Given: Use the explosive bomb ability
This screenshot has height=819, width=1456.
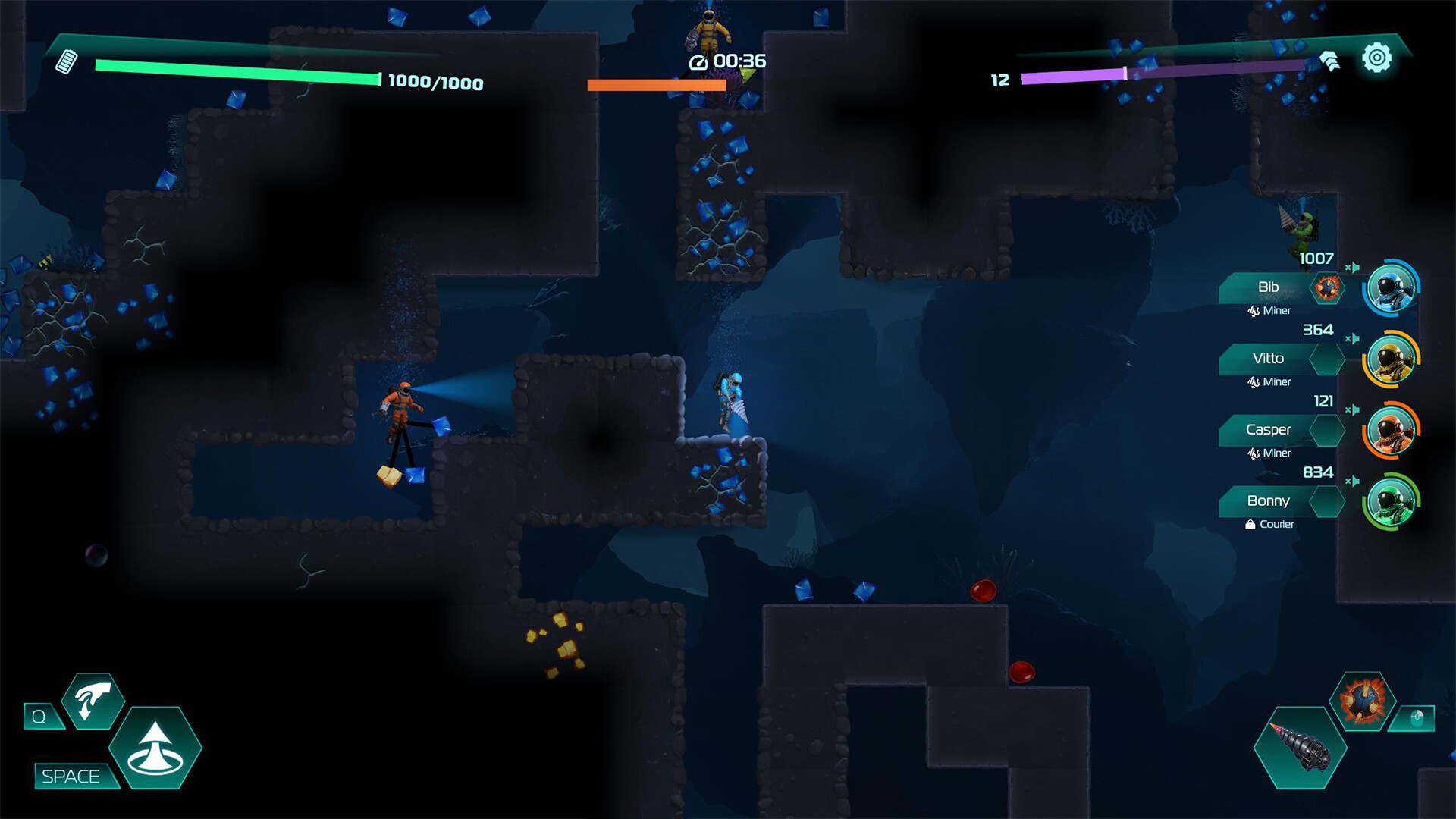Looking at the screenshot, I should tap(1362, 701).
